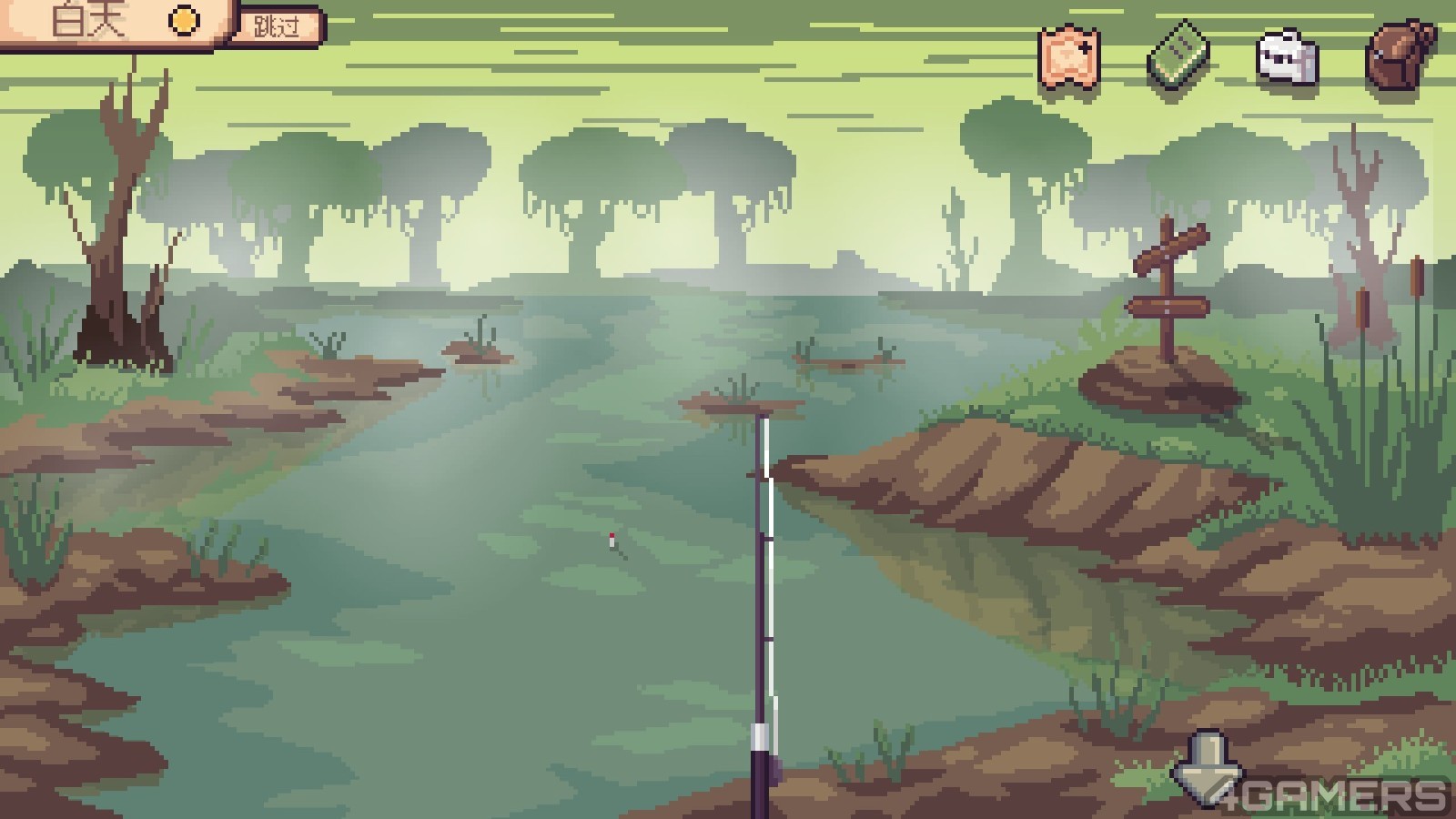
Task: Open the map from the parchment icon
Action: click(x=1070, y=55)
